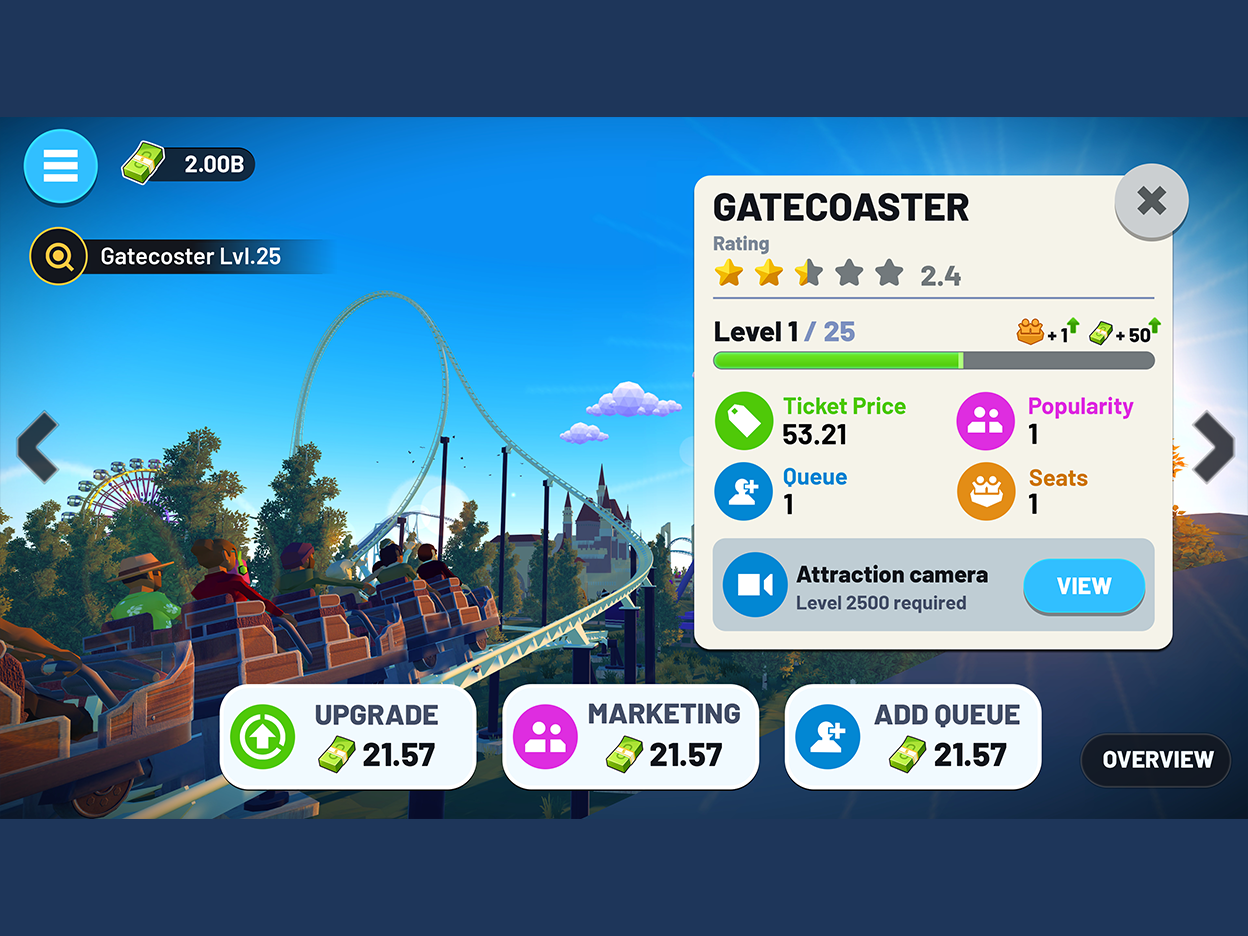This screenshot has height=936, width=1248.
Task: Open the Overview screen
Action: [x=1157, y=760]
